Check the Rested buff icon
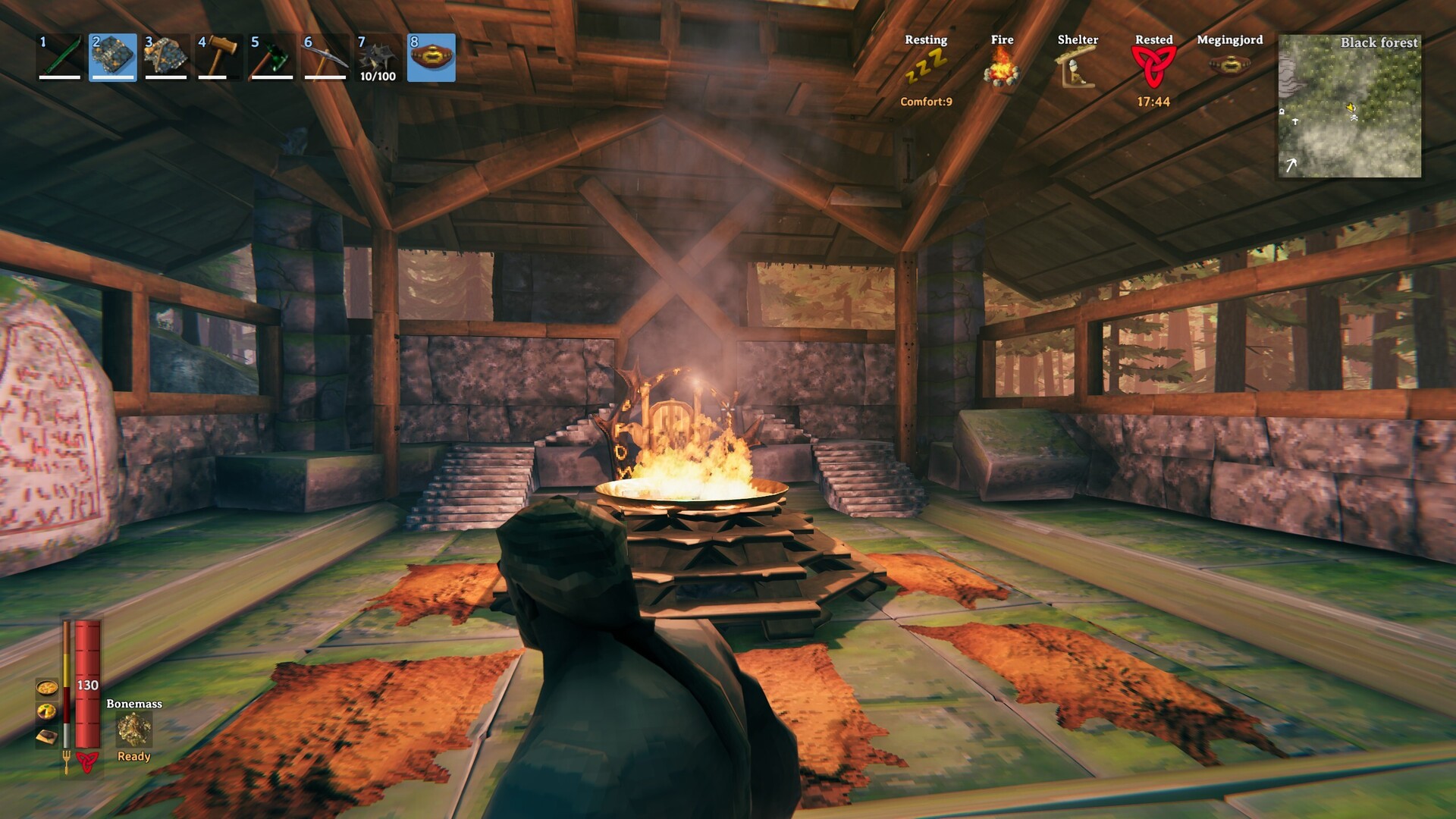Viewport: 1456px width, 819px height. point(1153,68)
